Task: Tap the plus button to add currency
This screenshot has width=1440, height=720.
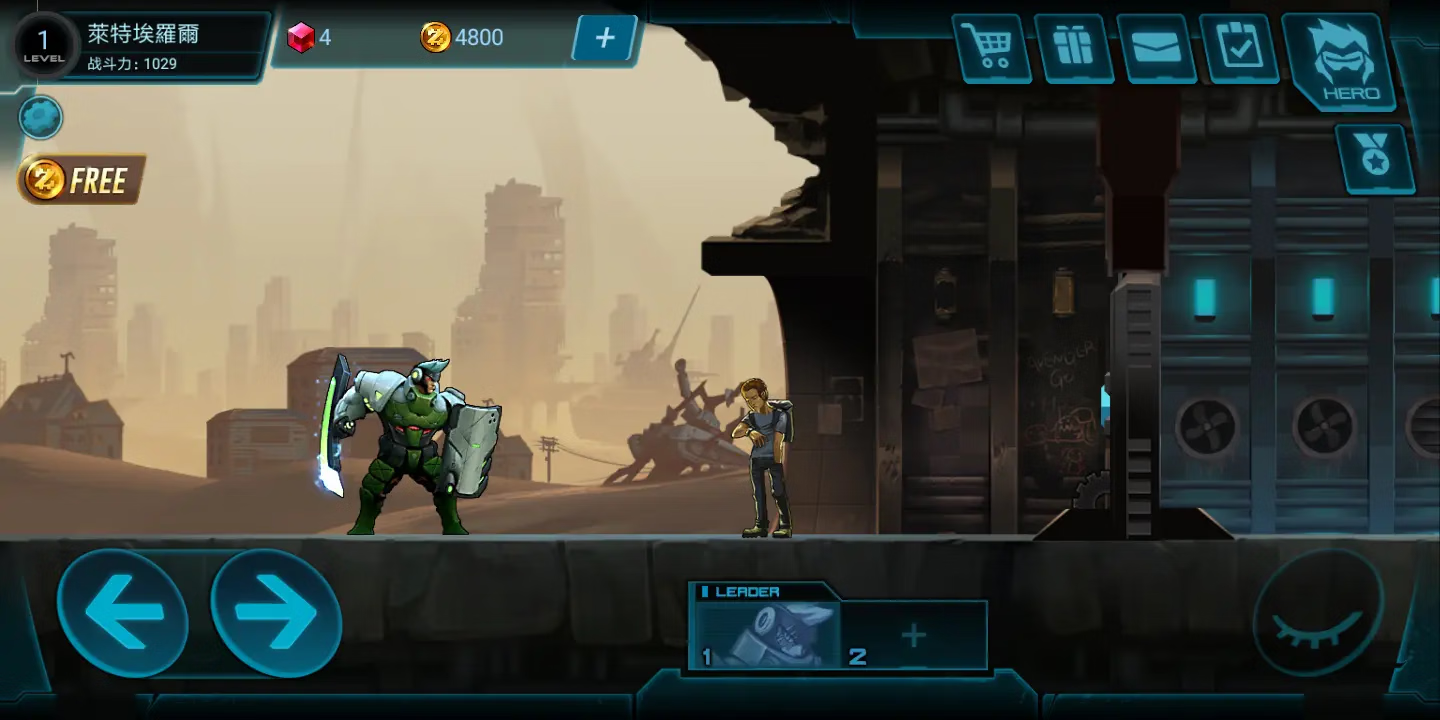Action: [x=604, y=38]
